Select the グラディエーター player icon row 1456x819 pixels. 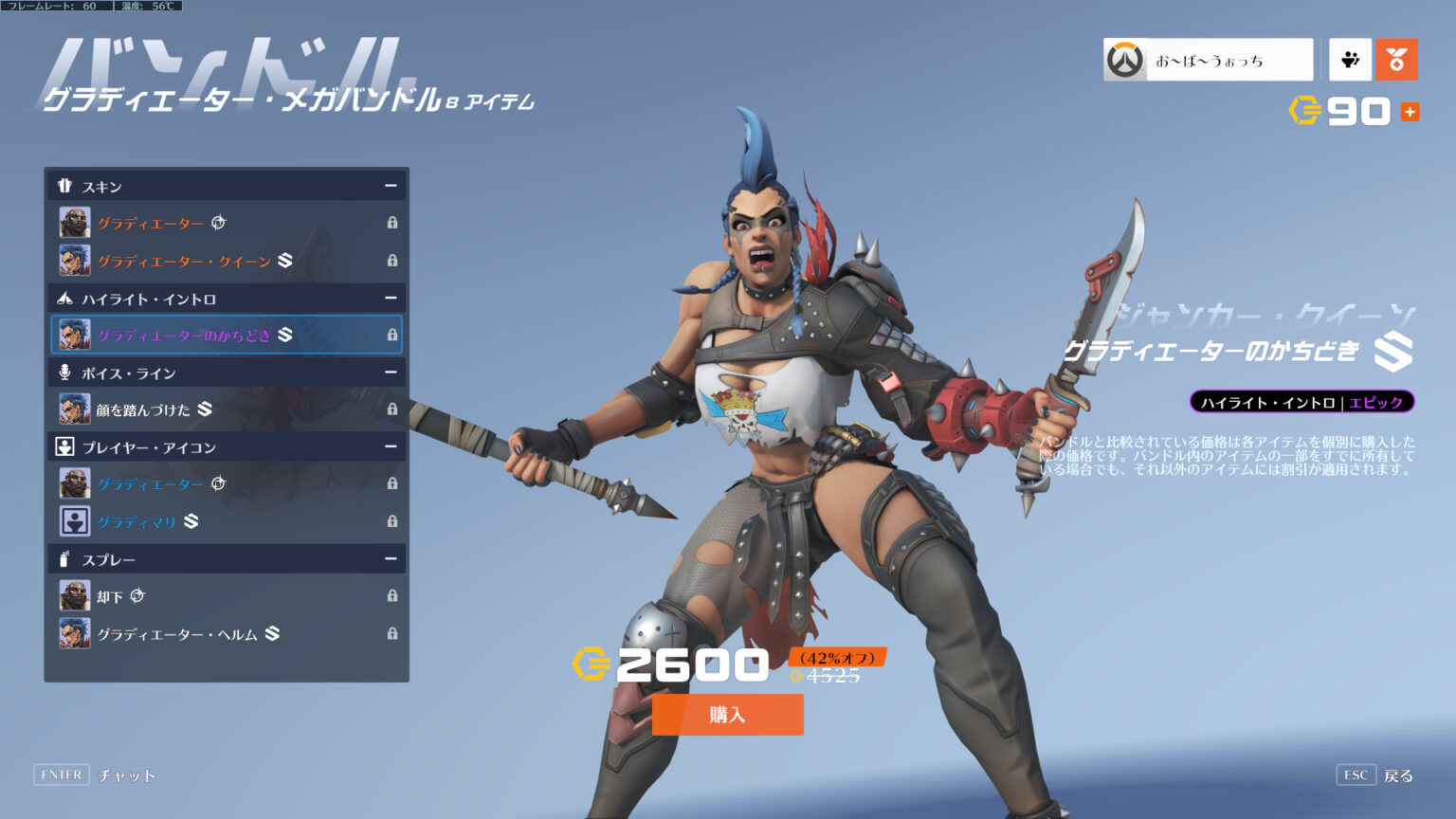pyautogui.click(x=227, y=483)
